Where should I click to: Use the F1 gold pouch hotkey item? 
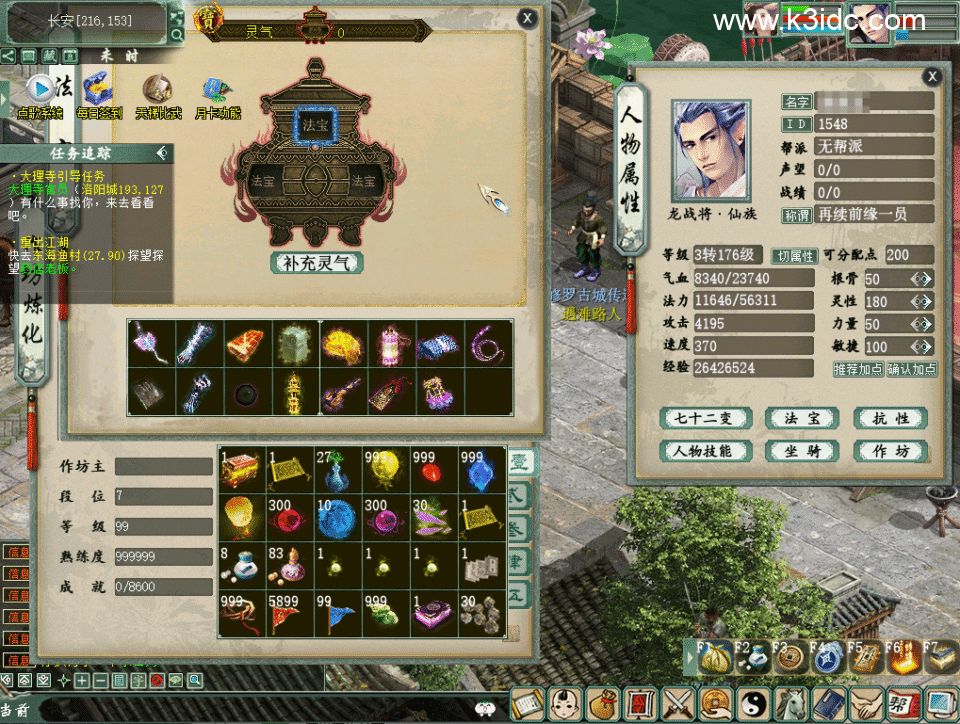[x=714, y=659]
